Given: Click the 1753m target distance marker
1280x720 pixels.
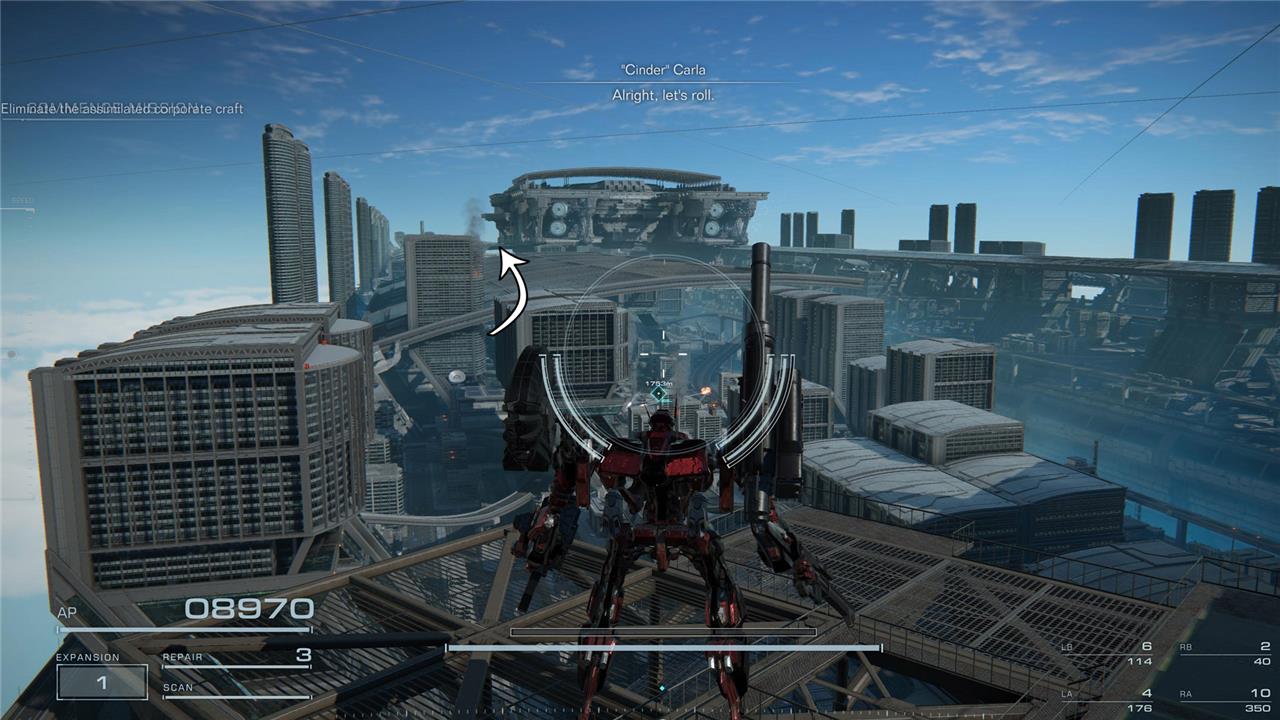Looking at the screenshot, I should pyautogui.click(x=658, y=384).
